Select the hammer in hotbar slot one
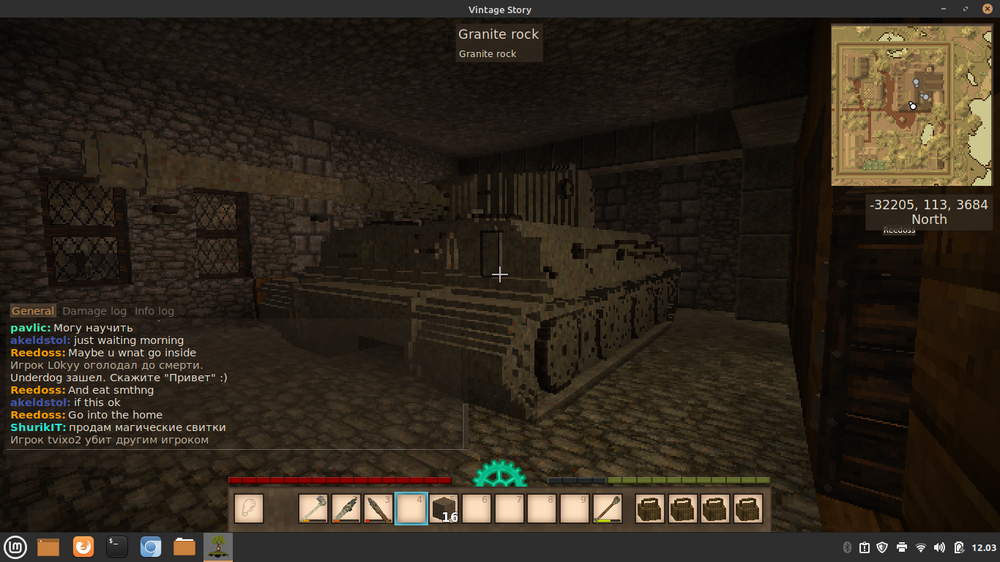 click(313, 508)
